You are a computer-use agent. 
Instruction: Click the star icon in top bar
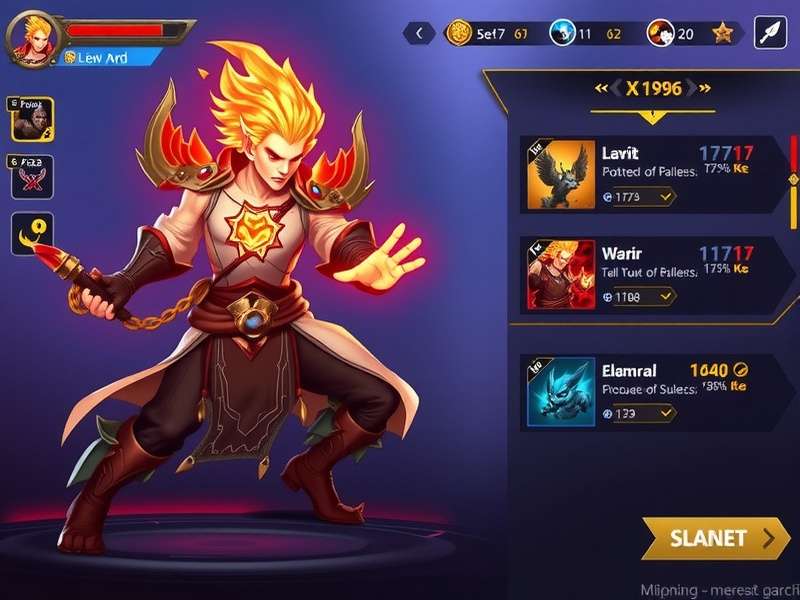[722, 33]
